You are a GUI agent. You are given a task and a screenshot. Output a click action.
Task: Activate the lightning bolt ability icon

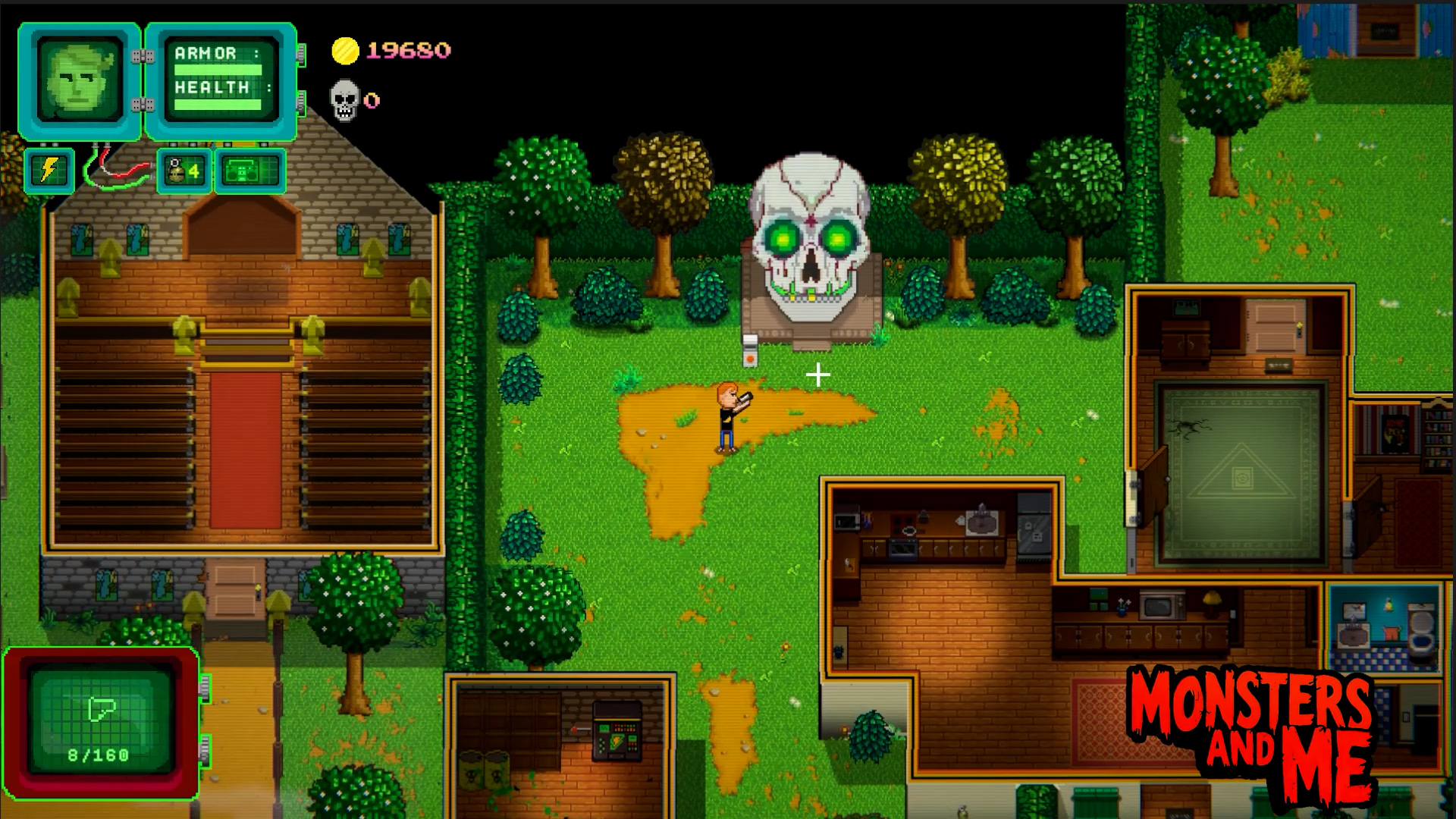pyautogui.click(x=49, y=170)
